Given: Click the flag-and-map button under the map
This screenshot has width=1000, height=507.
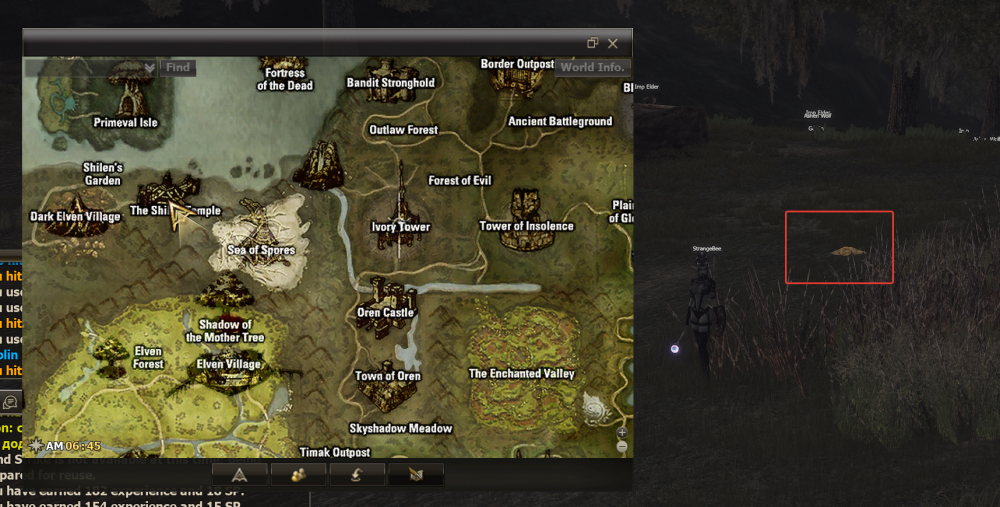Looking at the screenshot, I should (415, 474).
